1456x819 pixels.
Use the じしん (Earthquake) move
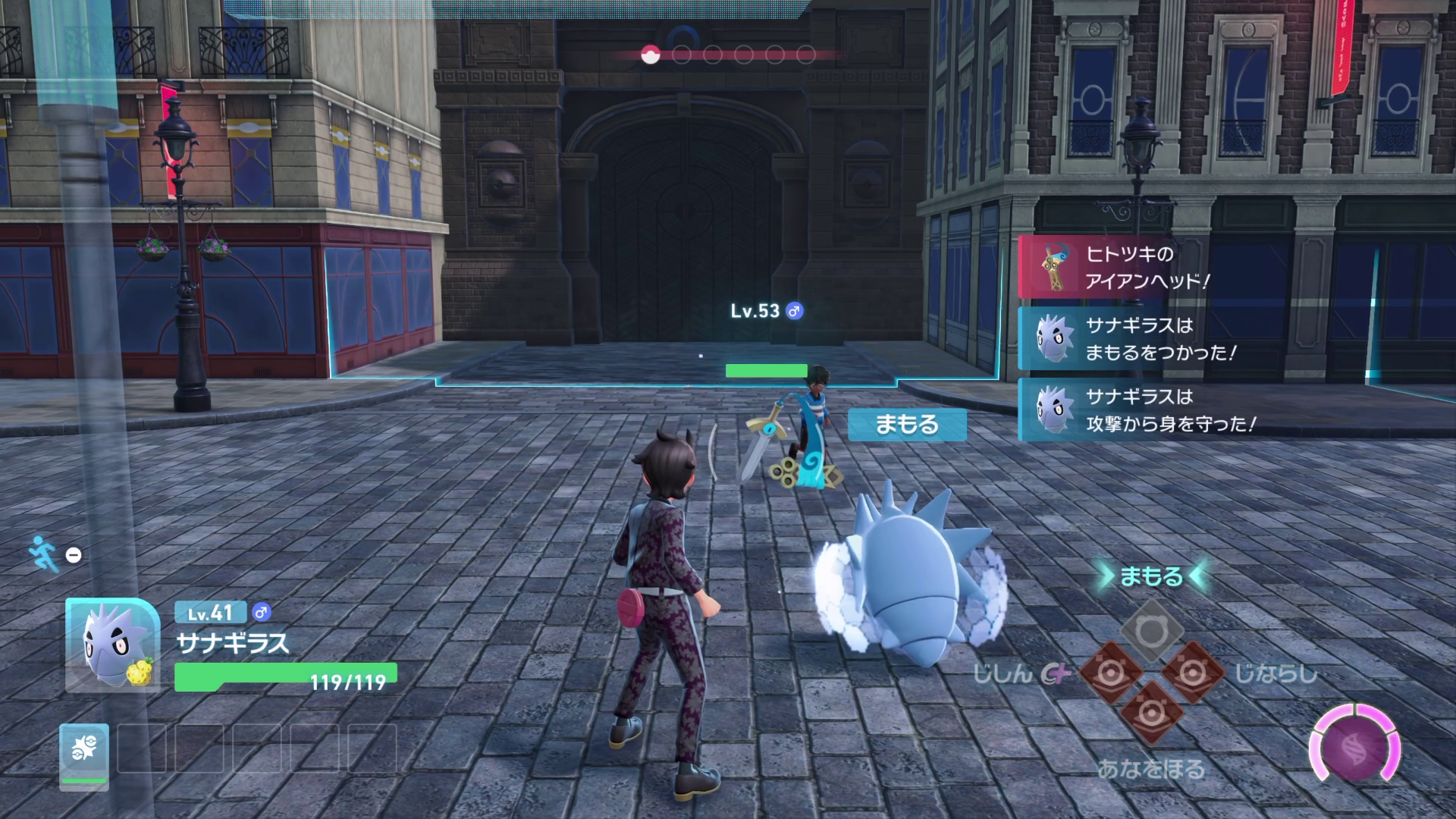pyautogui.click(x=1111, y=673)
